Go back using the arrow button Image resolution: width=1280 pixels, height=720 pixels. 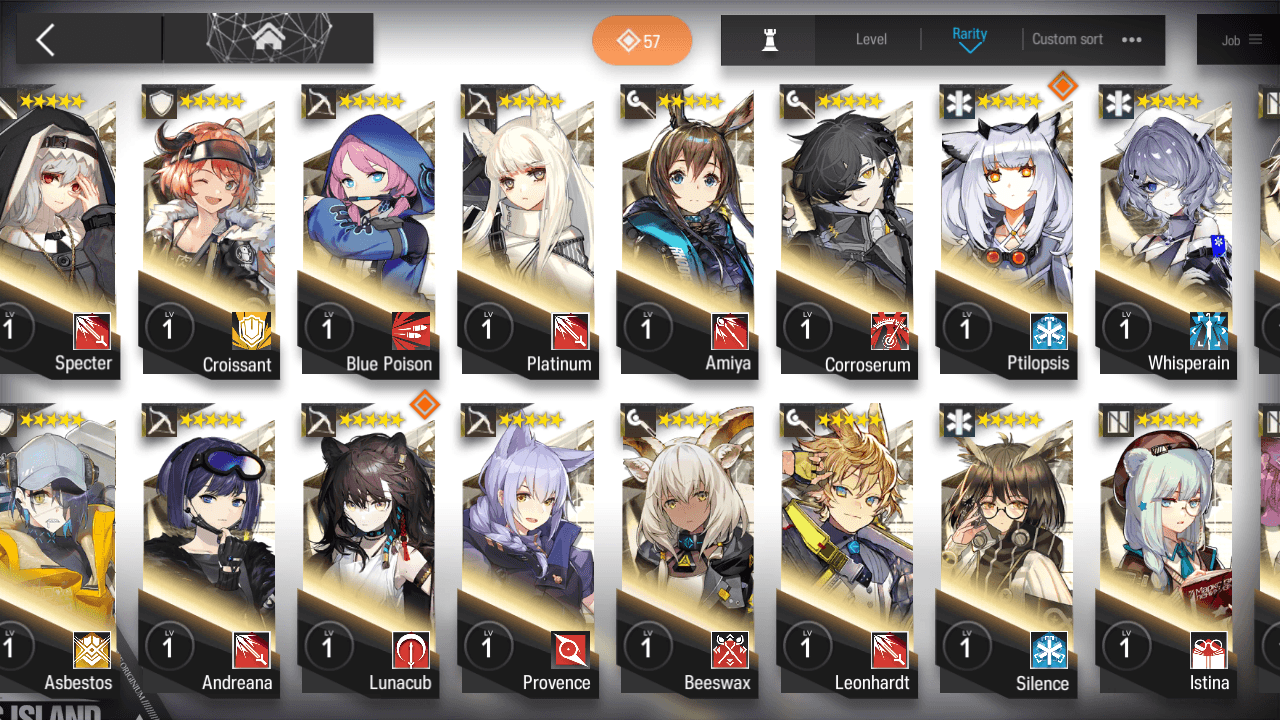[45, 40]
